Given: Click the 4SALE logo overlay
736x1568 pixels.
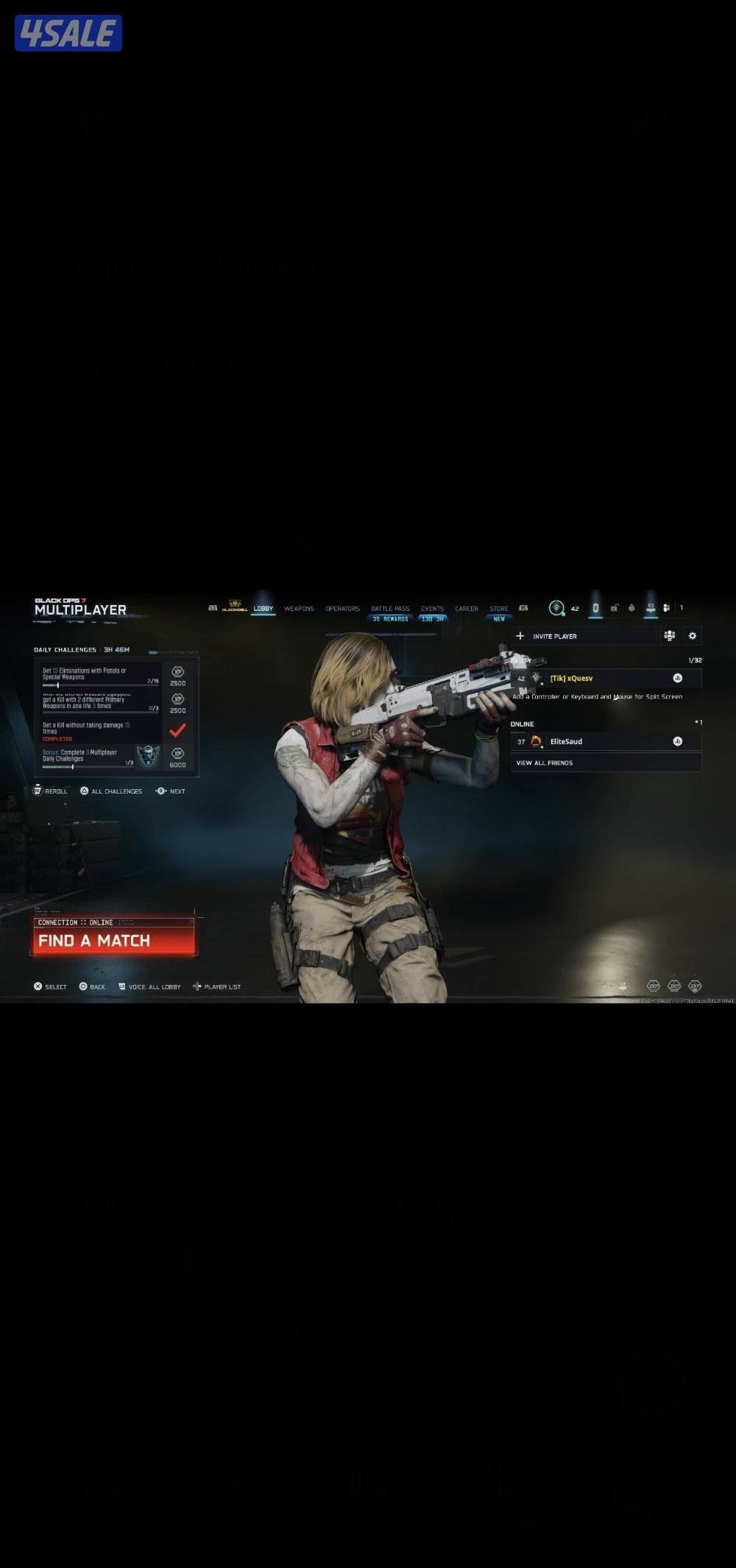Looking at the screenshot, I should [x=68, y=33].
